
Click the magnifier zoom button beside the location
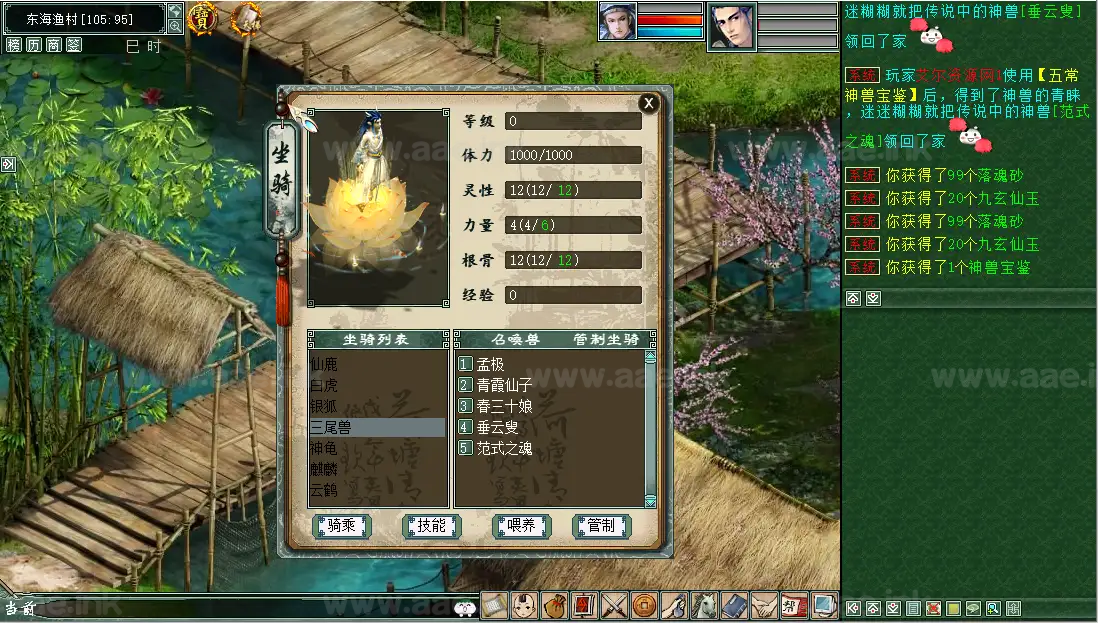click(x=175, y=27)
